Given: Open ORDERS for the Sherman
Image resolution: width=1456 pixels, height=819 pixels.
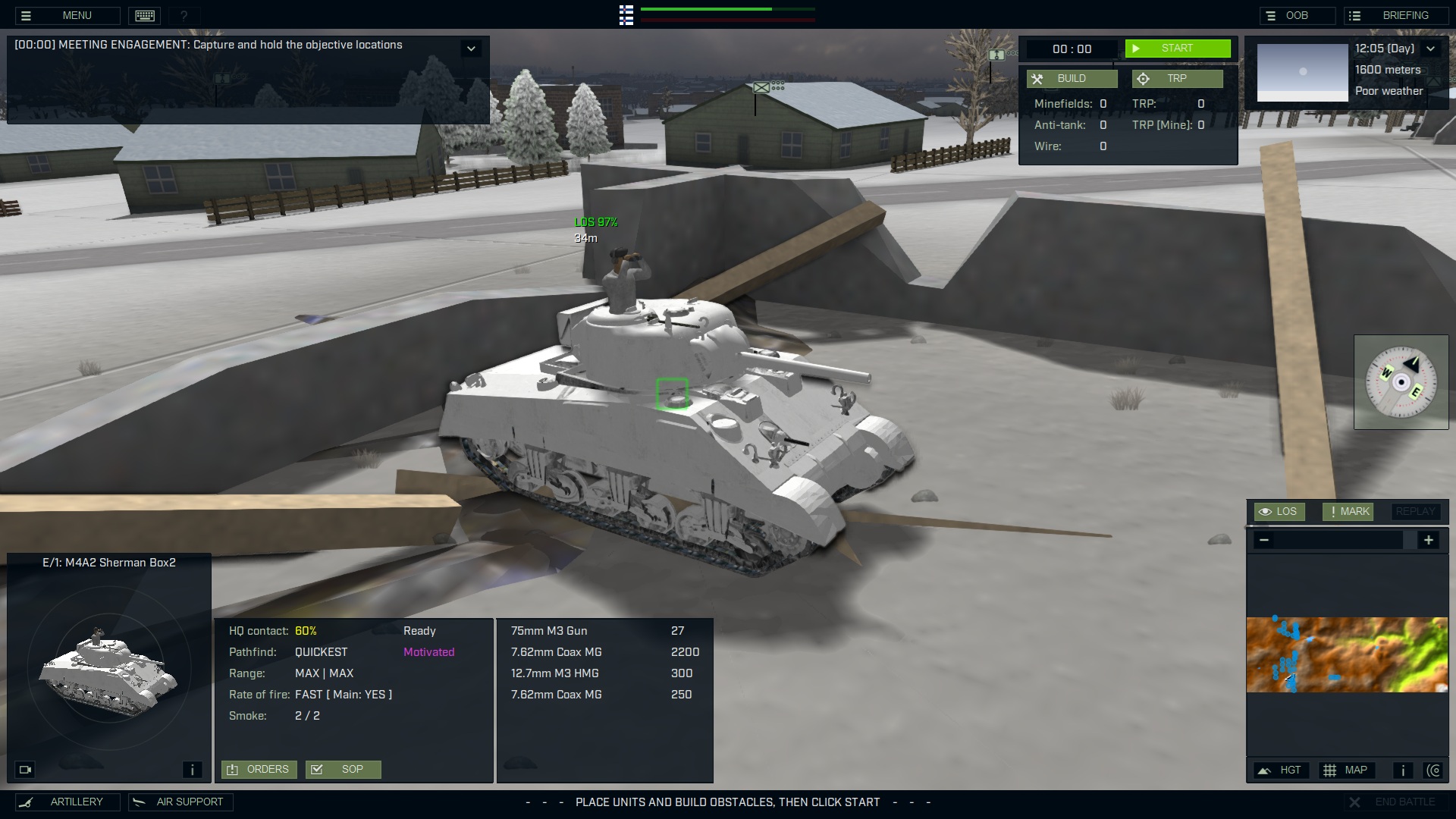Looking at the screenshot, I should 259,769.
